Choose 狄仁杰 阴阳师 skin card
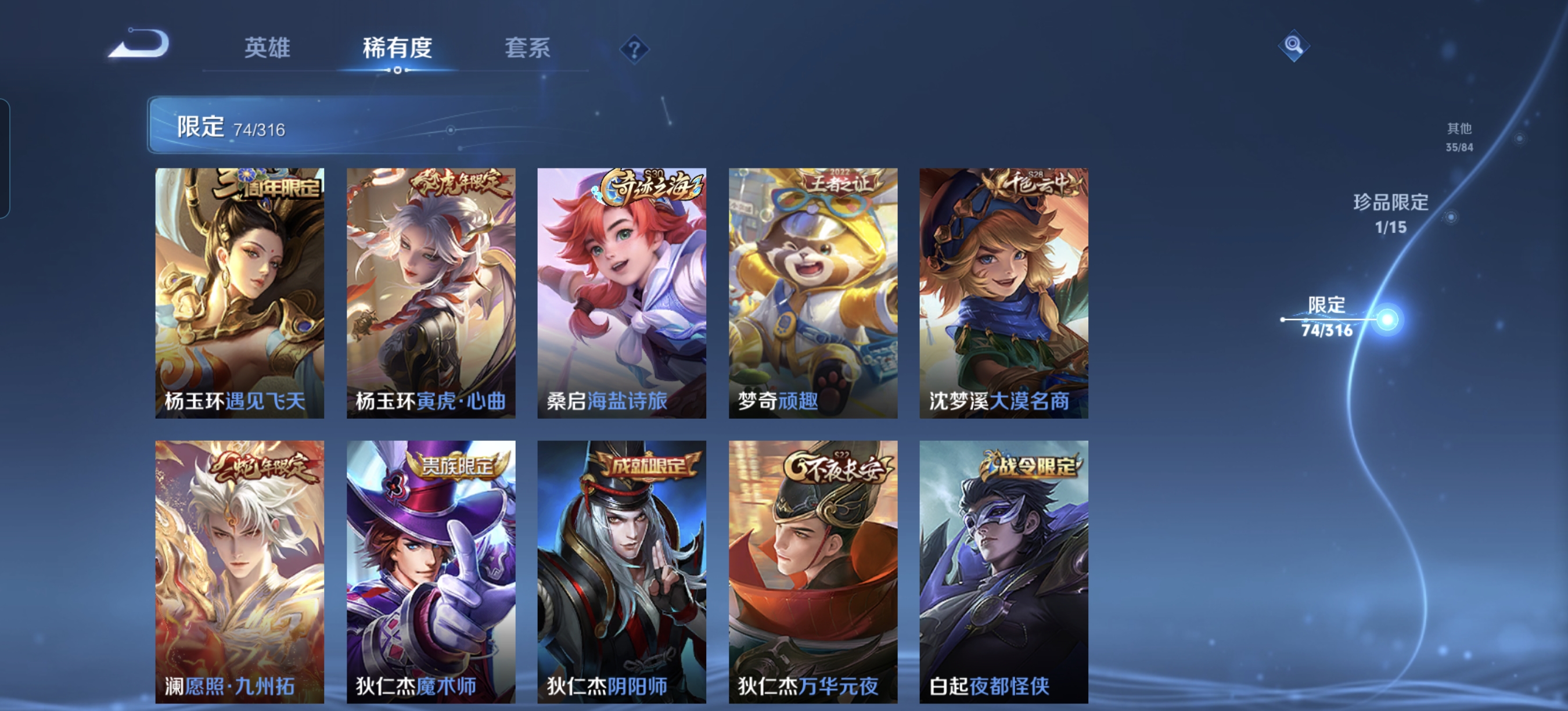The image size is (1568, 711). (621, 572)
